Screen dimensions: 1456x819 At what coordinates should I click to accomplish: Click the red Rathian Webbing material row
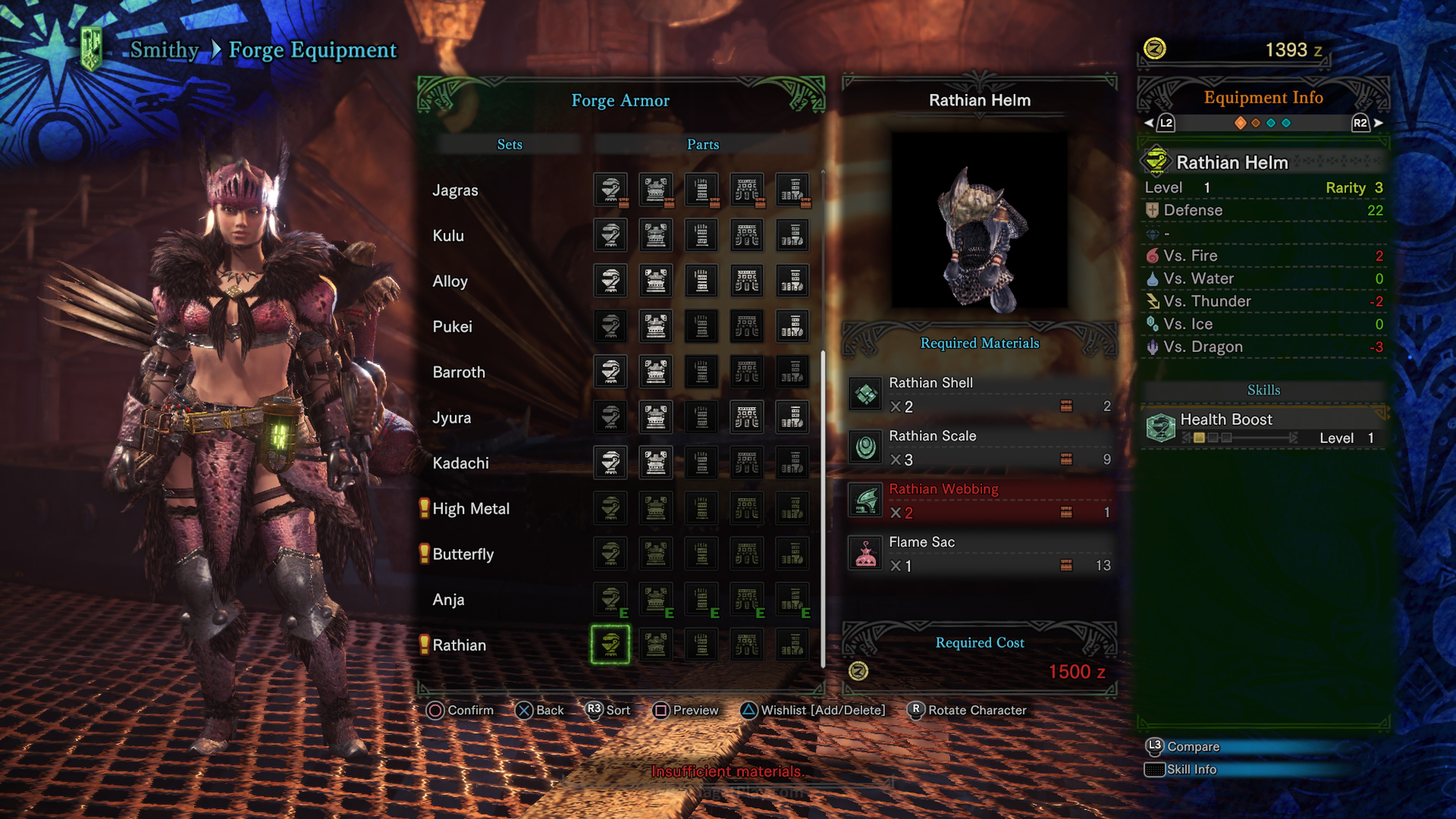979,501
